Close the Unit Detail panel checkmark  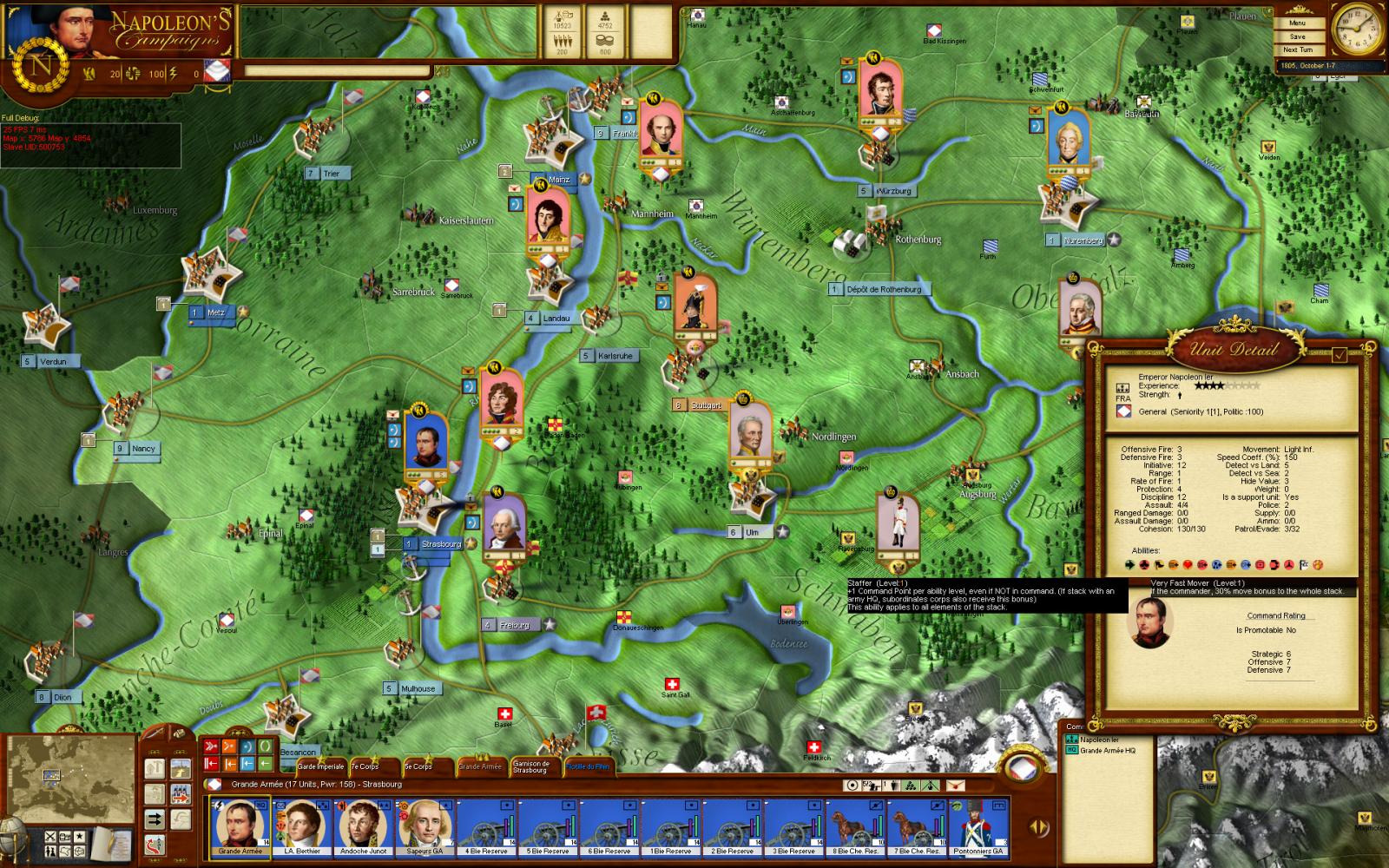1340,354
